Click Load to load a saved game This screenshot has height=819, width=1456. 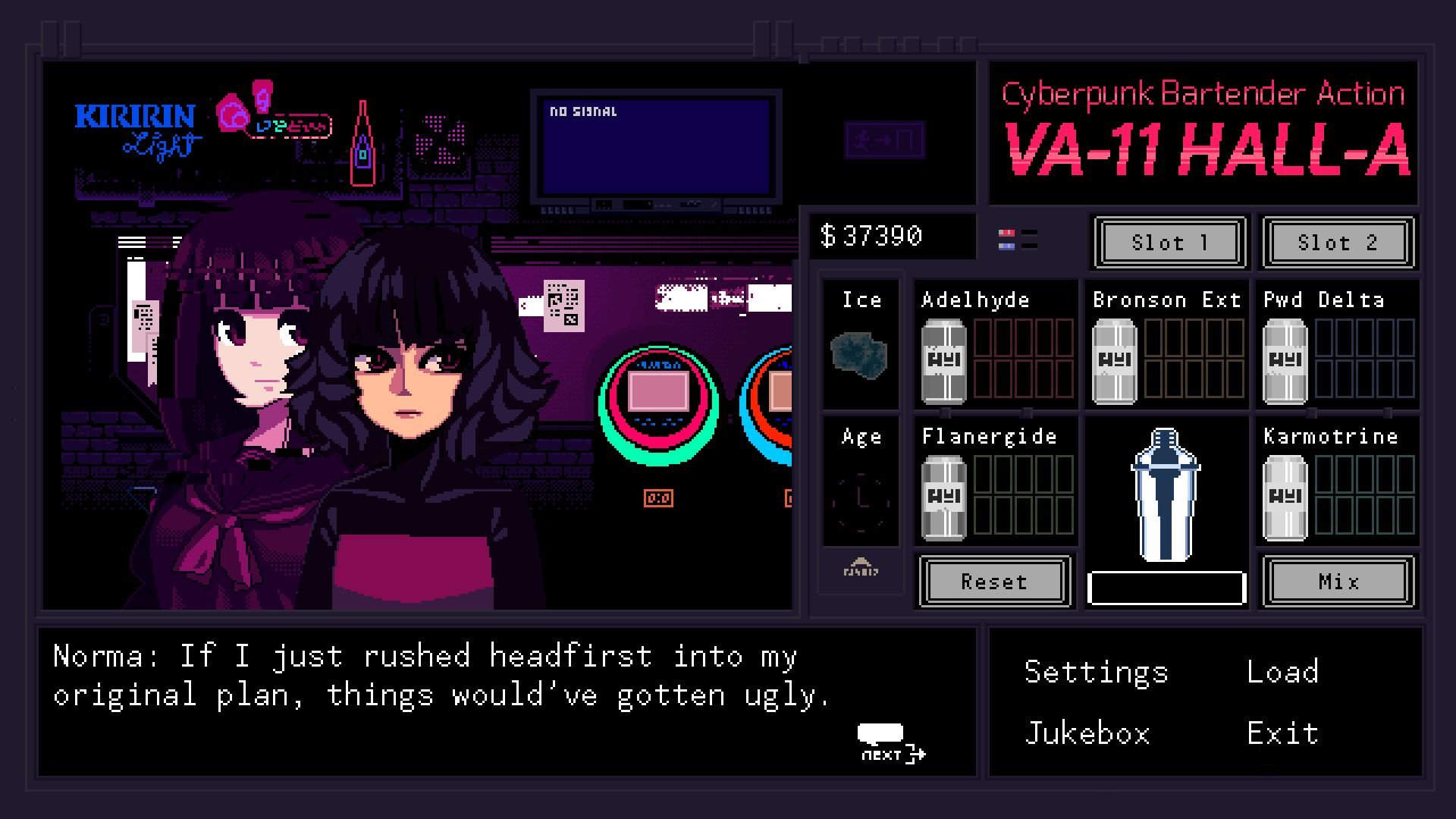[x=1282, y=671]
